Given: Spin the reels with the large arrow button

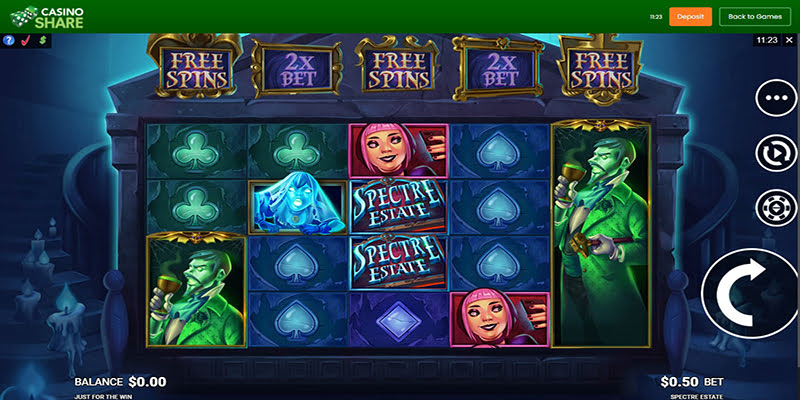Looking at the screenshot, I should tap(750, 290).
